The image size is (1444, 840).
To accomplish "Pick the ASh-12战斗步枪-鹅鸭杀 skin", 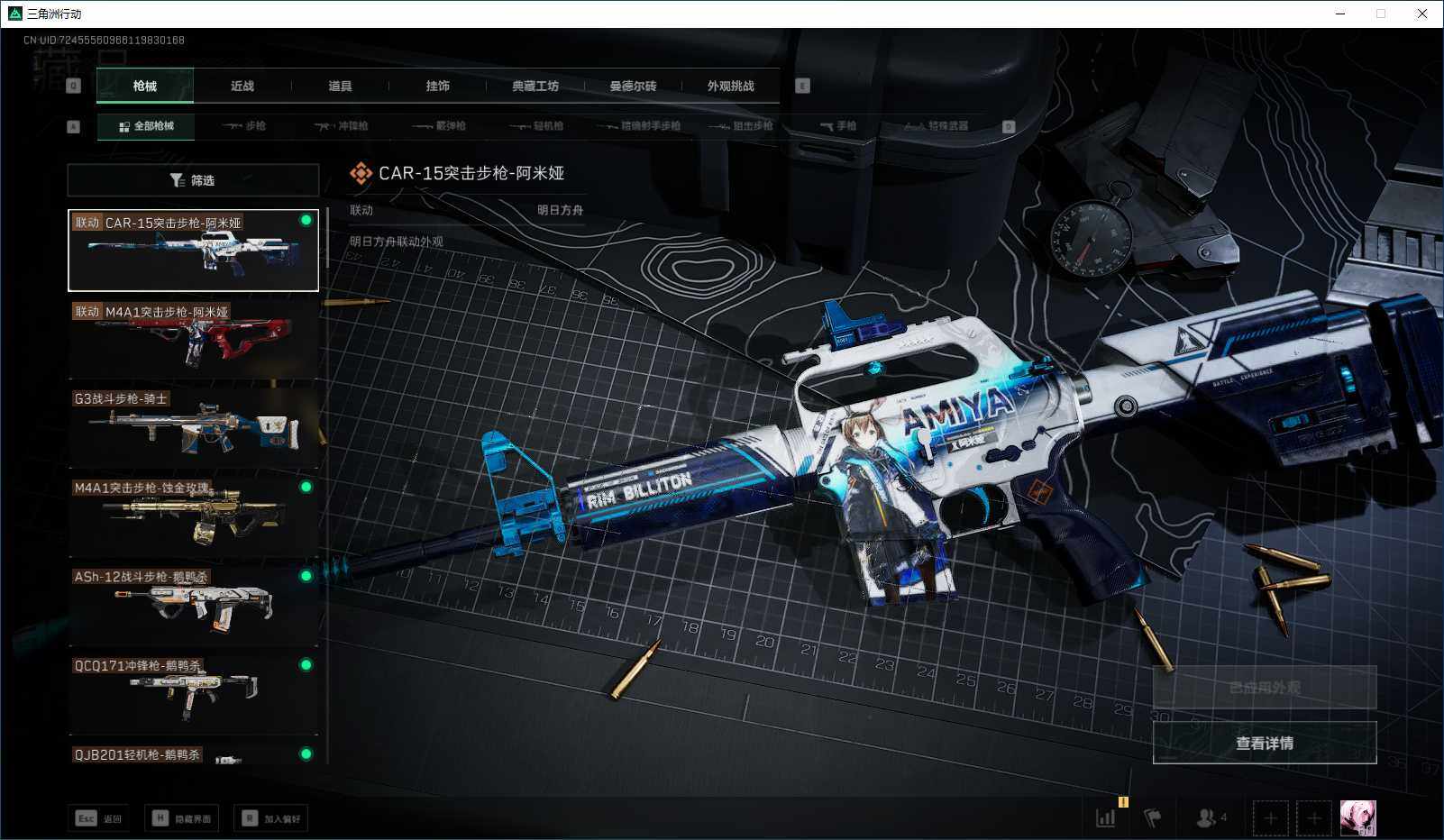I will [x=193, y=606].
